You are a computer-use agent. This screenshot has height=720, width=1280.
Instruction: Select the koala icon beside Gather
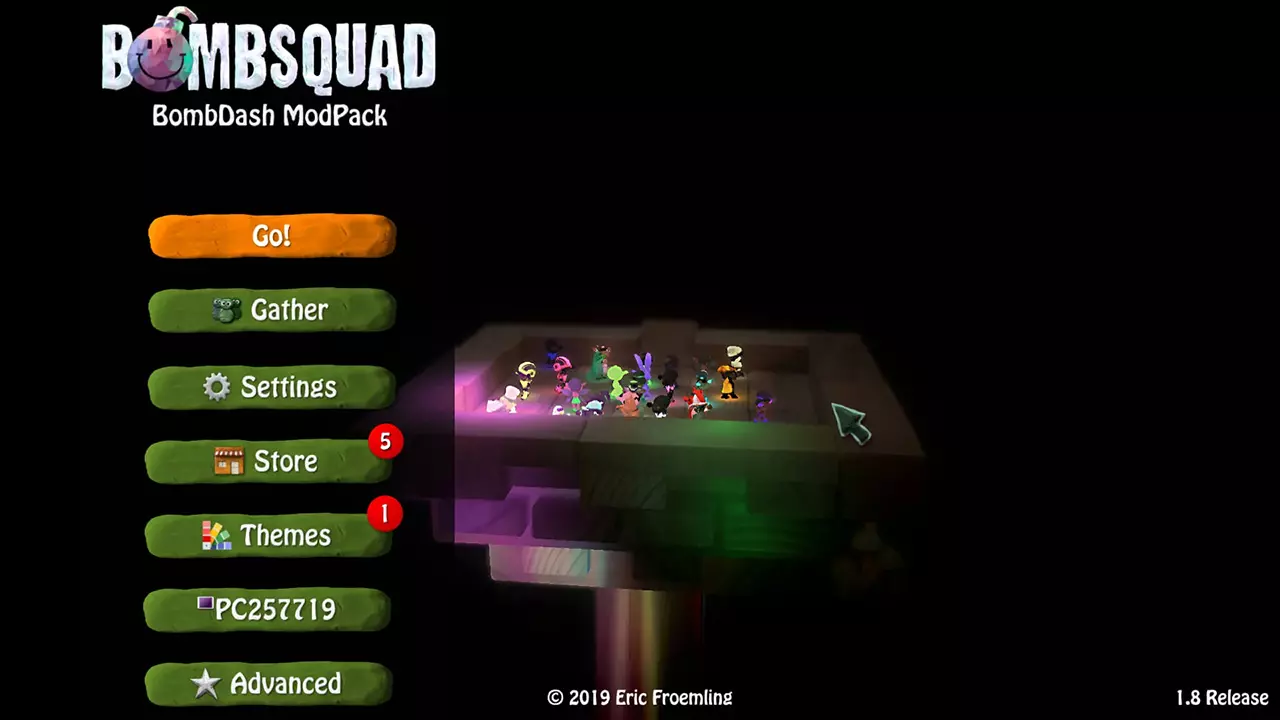point(228,310)
